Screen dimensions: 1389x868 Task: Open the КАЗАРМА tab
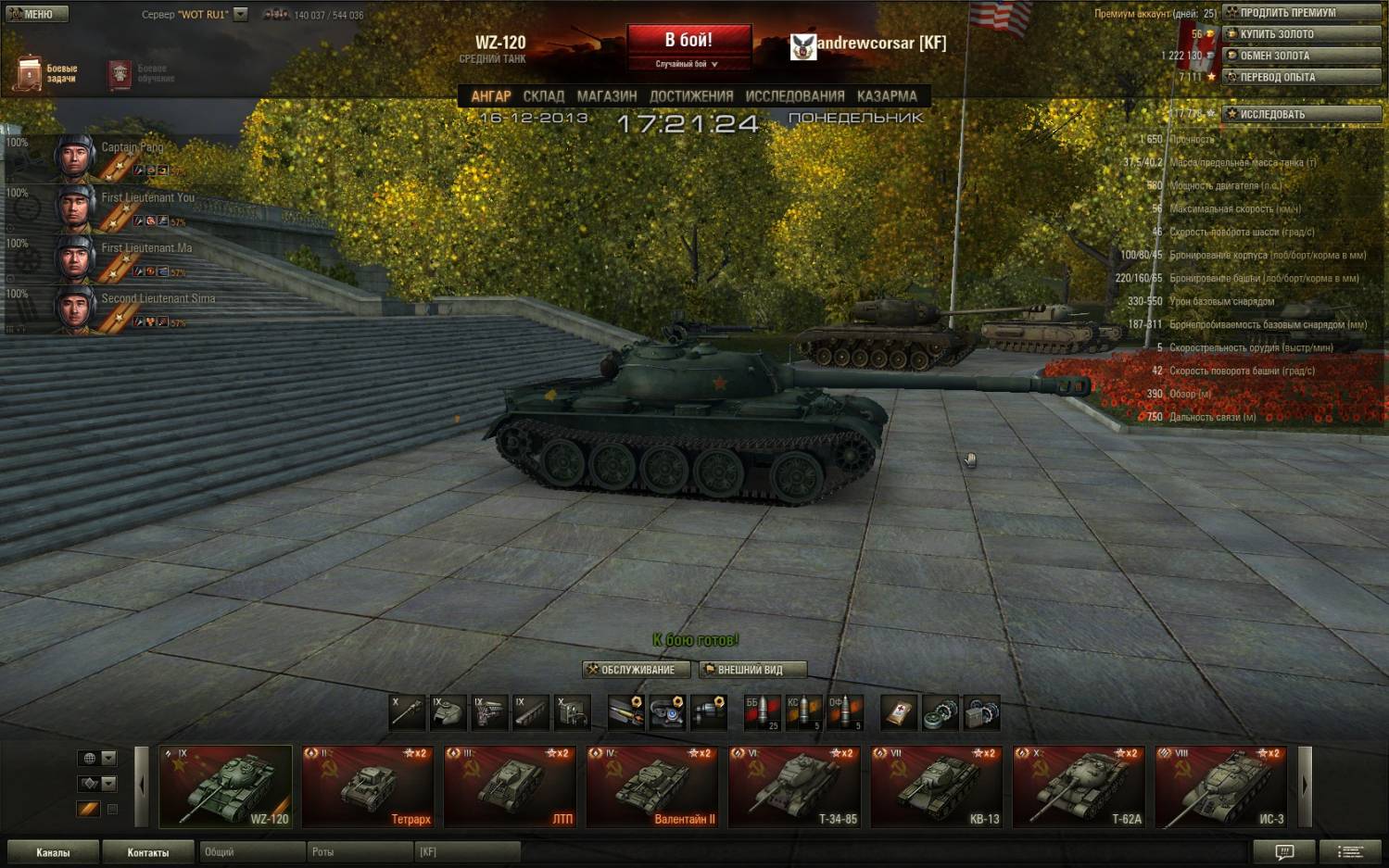pos(886,96)
